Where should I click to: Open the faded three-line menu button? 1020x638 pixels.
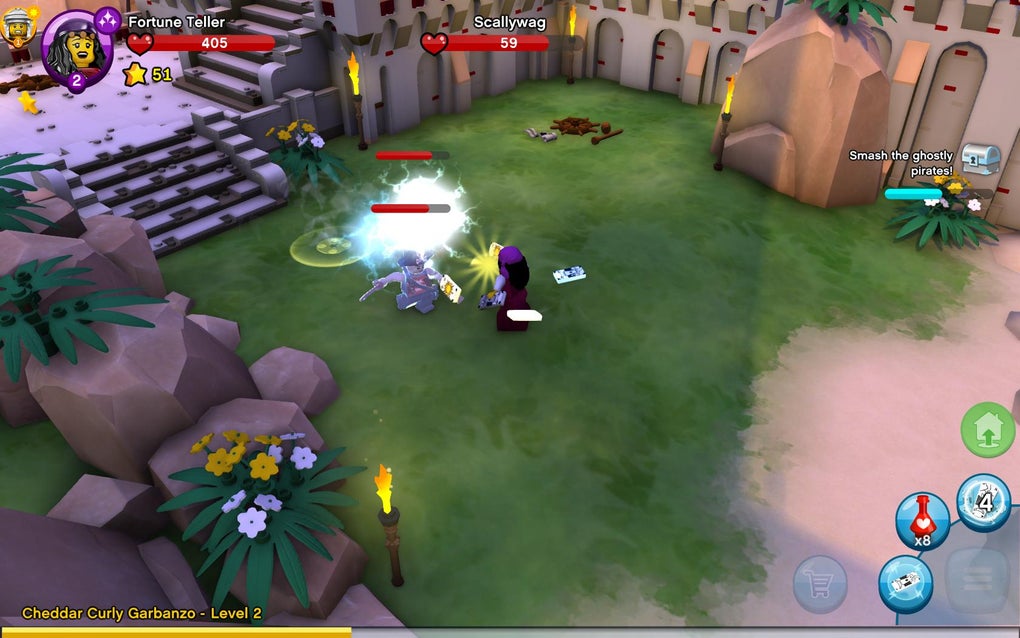[976, 580]
